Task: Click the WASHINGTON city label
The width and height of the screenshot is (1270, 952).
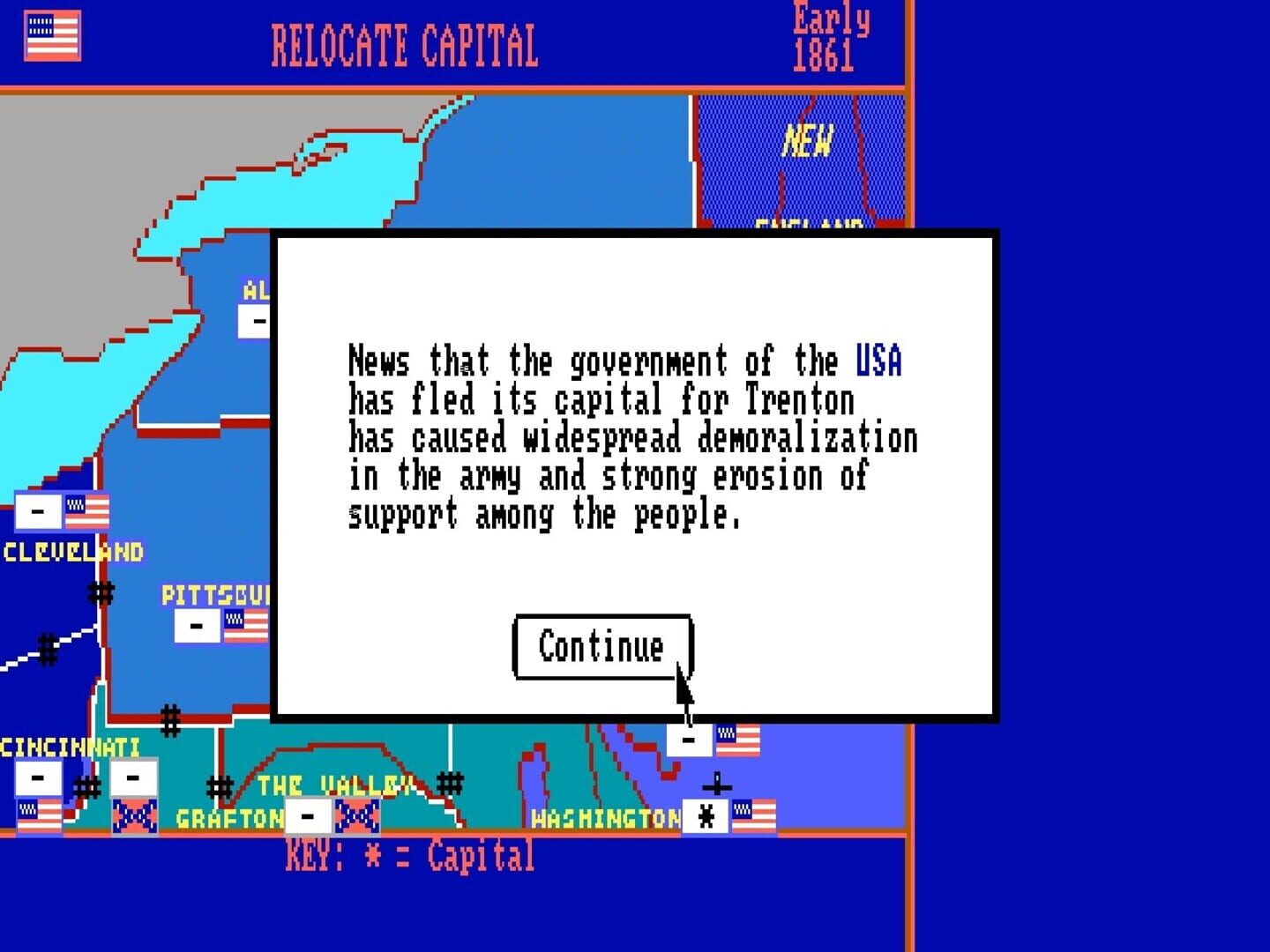Action: [x=603, y=818]
